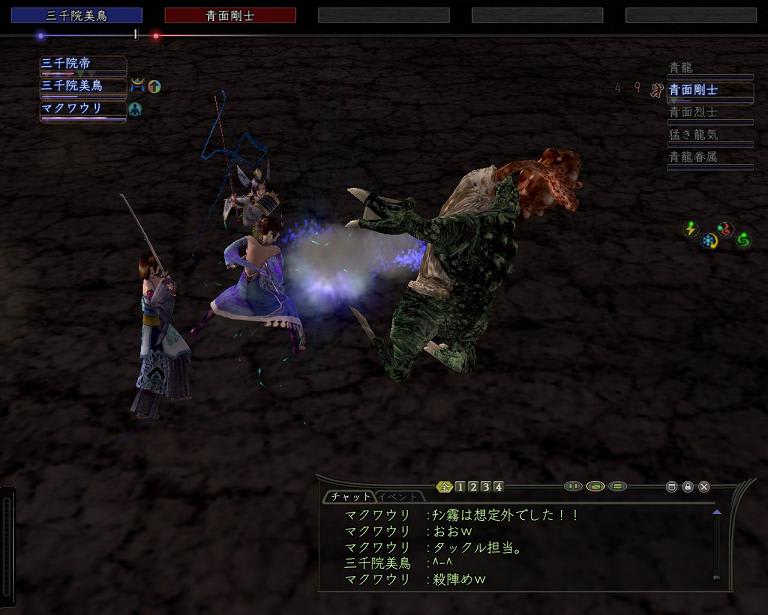This screenshot has width=768, height=615.
Task: Select chat channel 3
Action: click(x=485, y=487)
